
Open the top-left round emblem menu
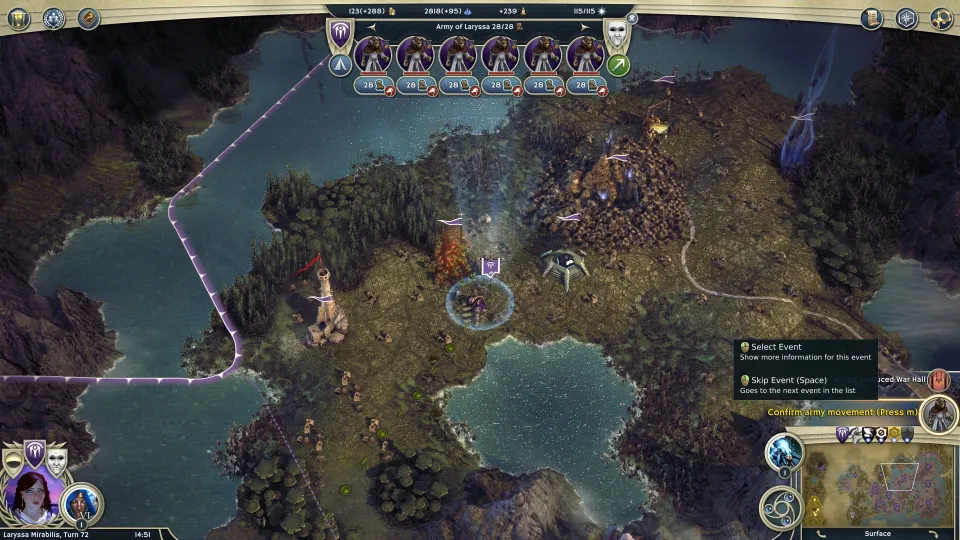coord(53,18)
